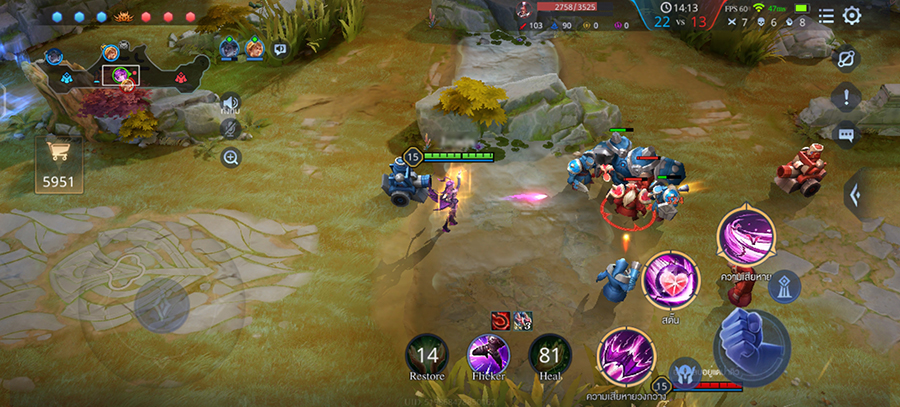Open the settings gear menu
The image size is (900, 407).
[852, 16]
